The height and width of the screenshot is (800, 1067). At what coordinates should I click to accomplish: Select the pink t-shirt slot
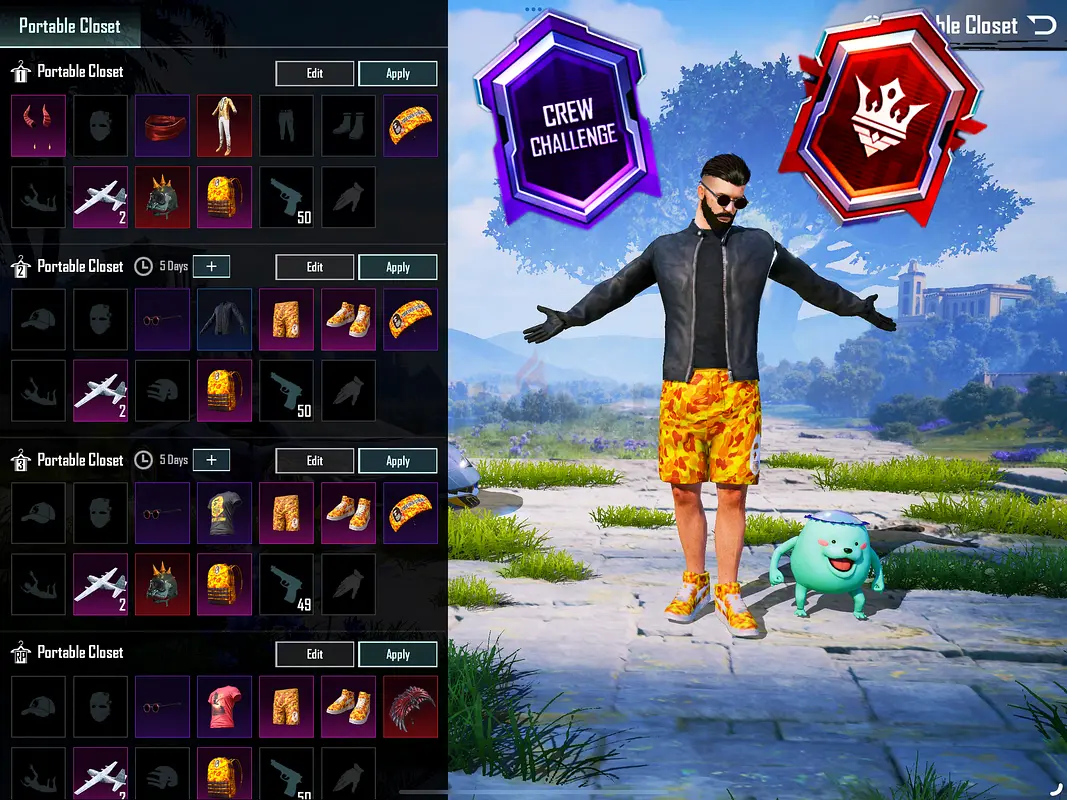[224, 704]
